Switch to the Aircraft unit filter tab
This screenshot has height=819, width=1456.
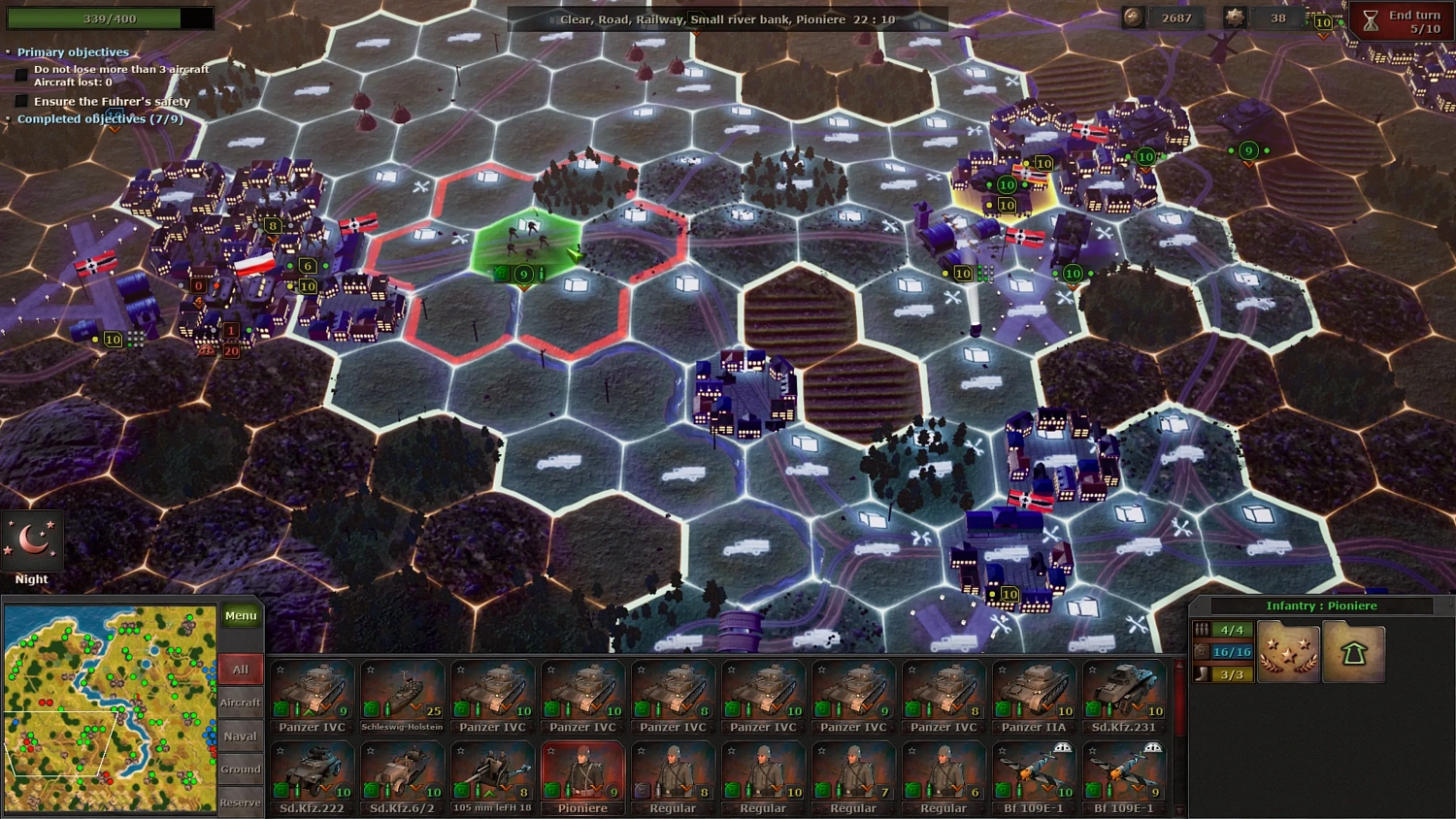pos(240,702)
